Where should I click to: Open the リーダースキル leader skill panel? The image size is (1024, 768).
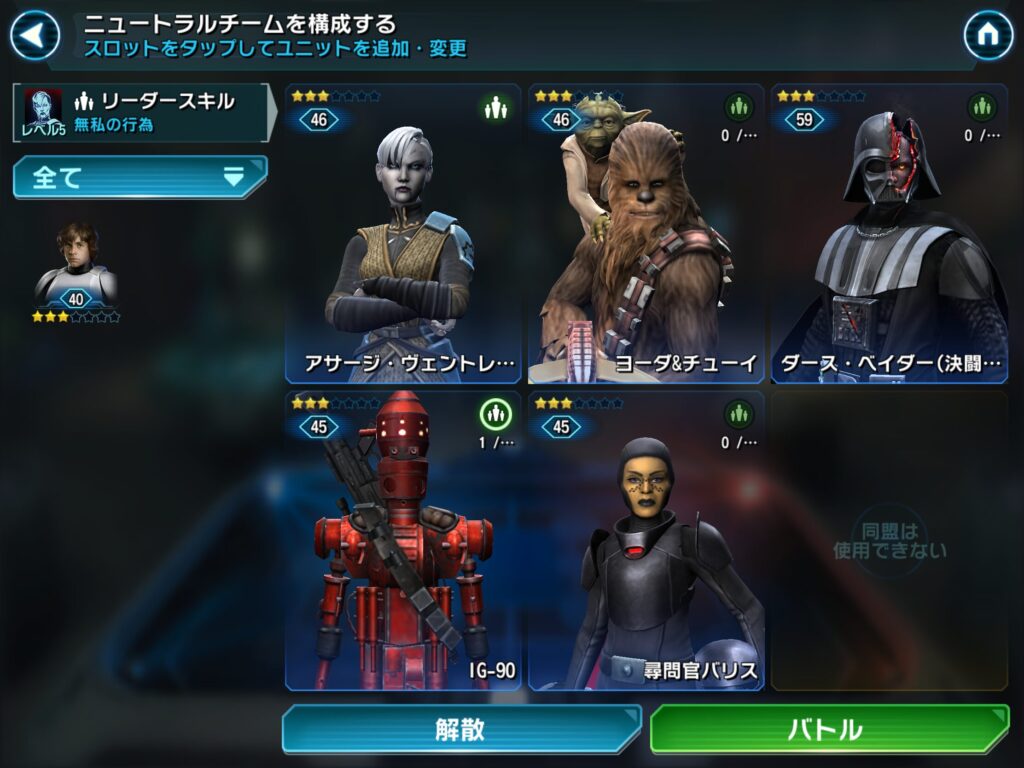(142, 112)
